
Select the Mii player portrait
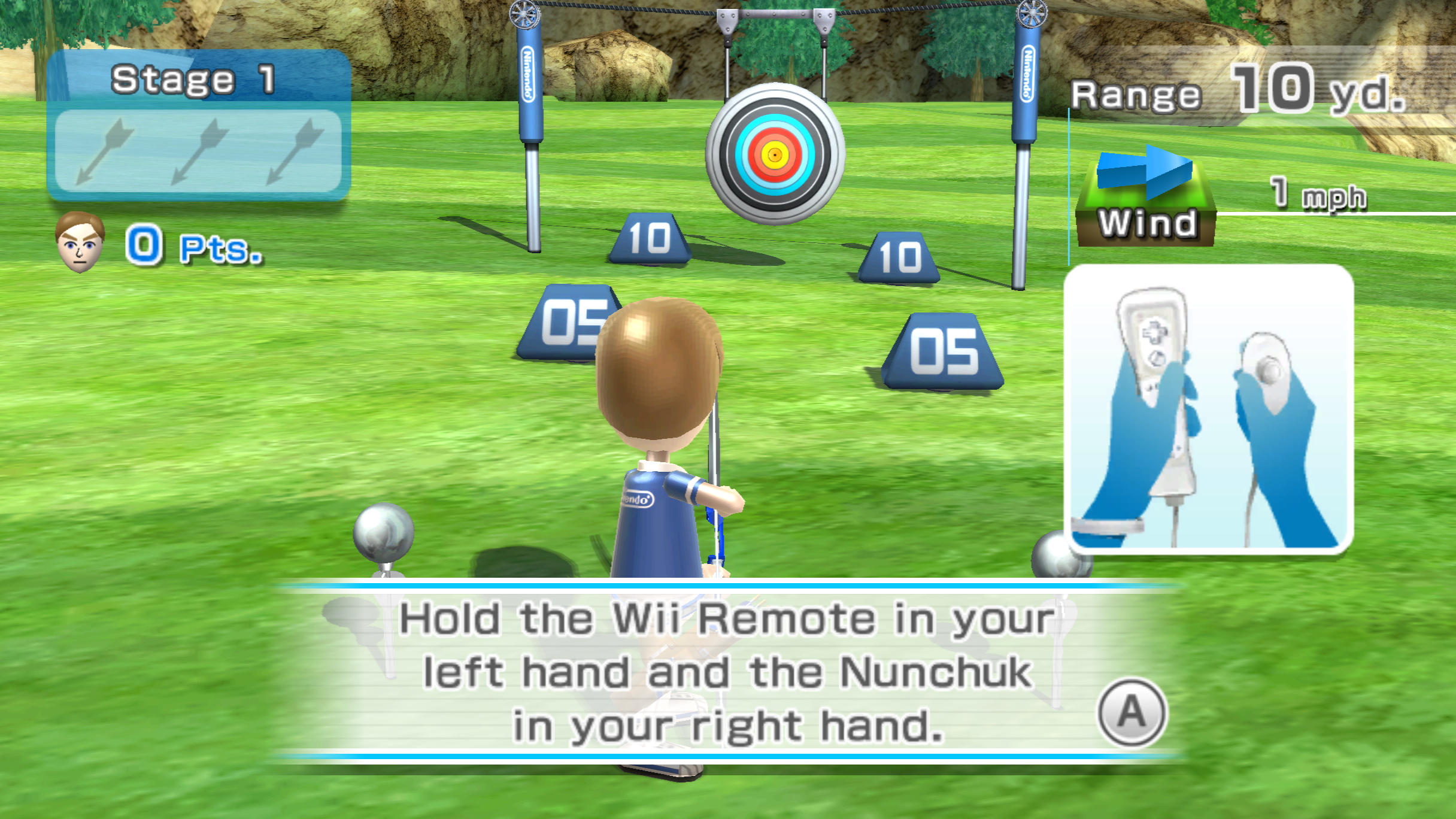(80, 242)
